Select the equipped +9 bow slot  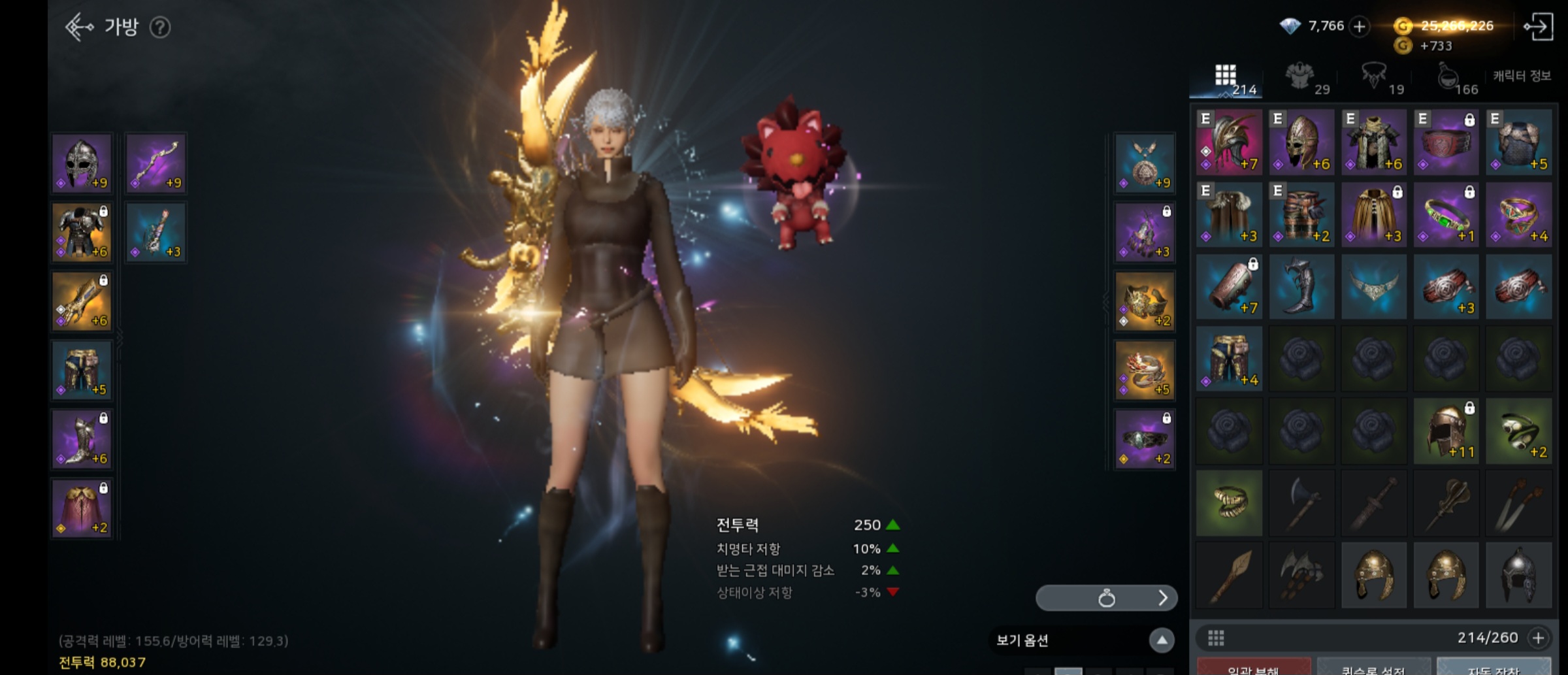coord(156,163)
